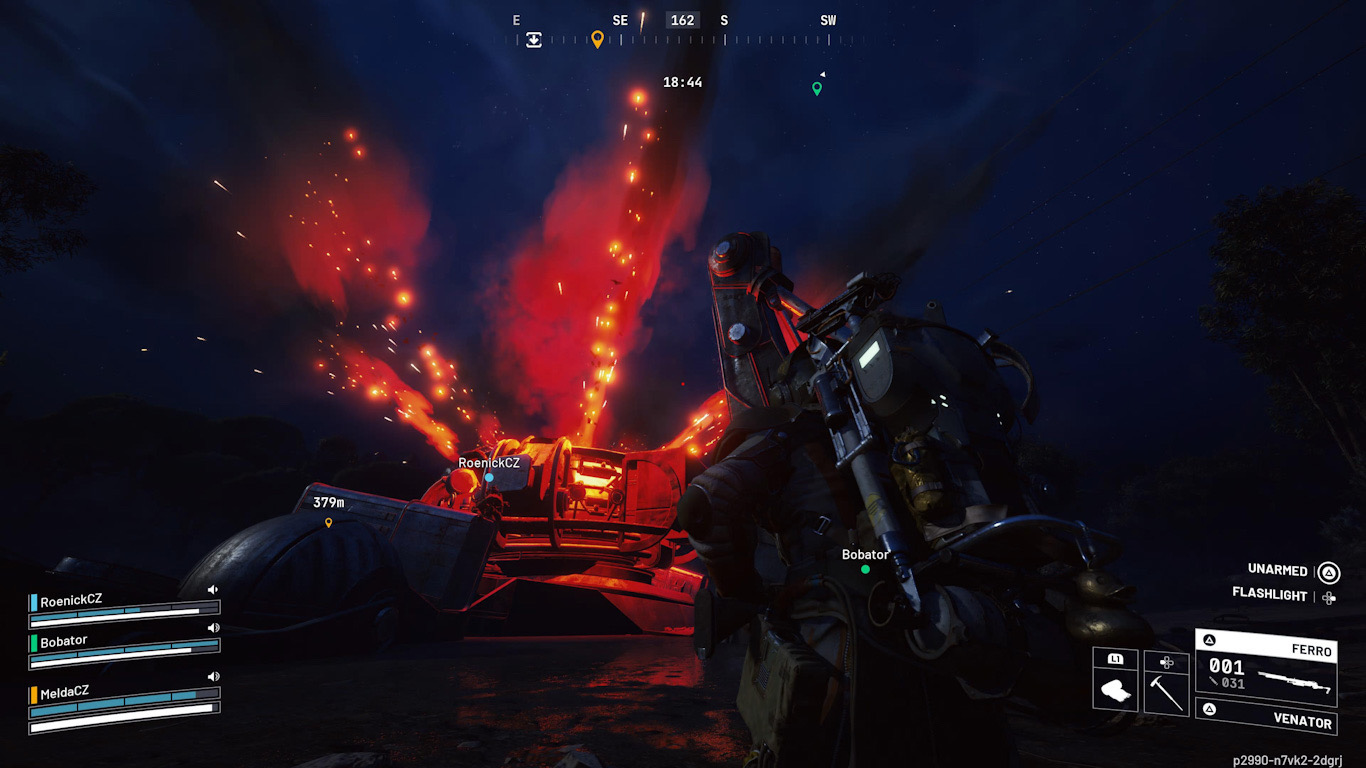Choose the bandage quick-use item slot
The image size is (1366, 768).
1115,690
